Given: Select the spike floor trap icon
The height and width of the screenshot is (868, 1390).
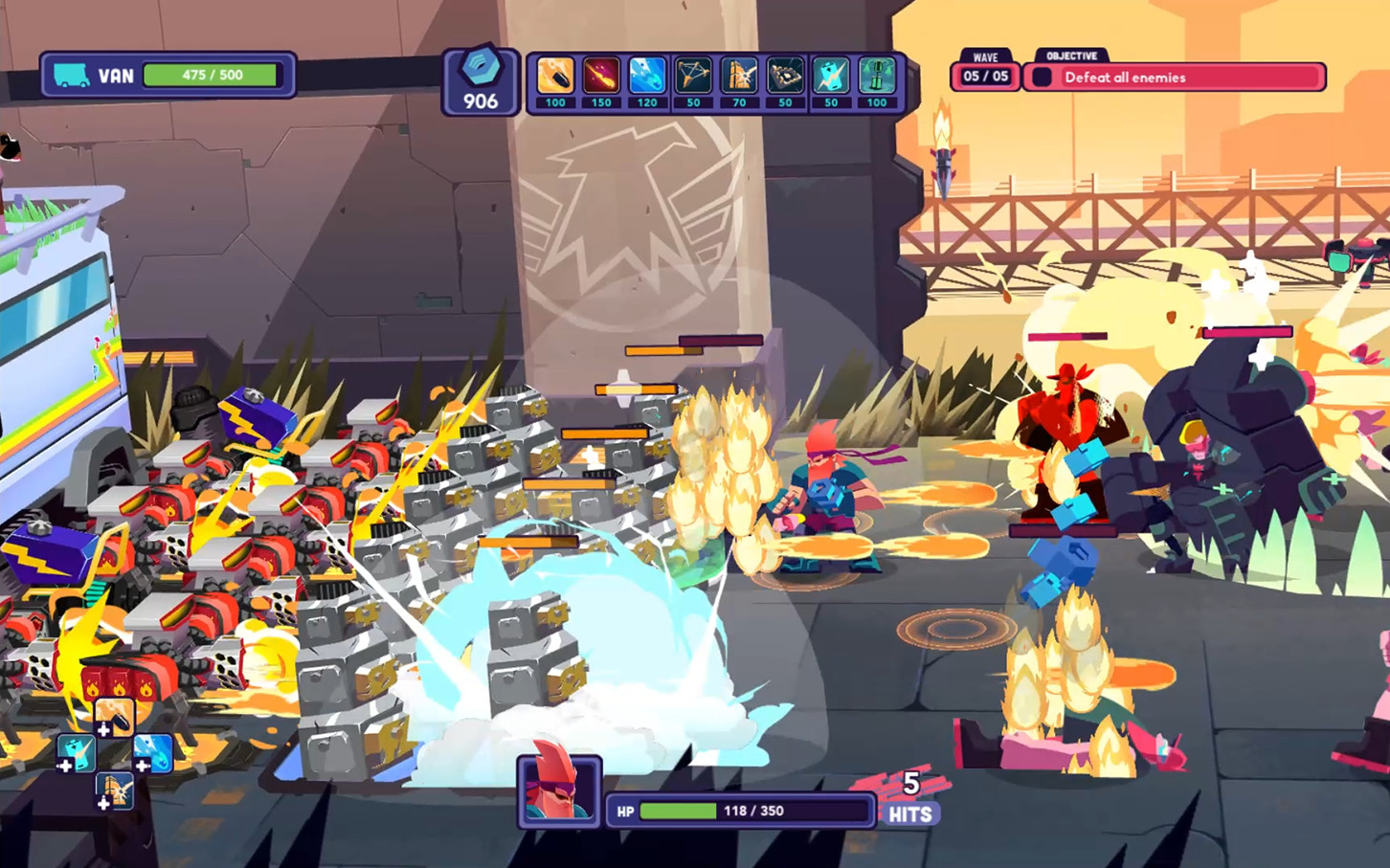Looking at the screenshot, I should coord(785,77).
